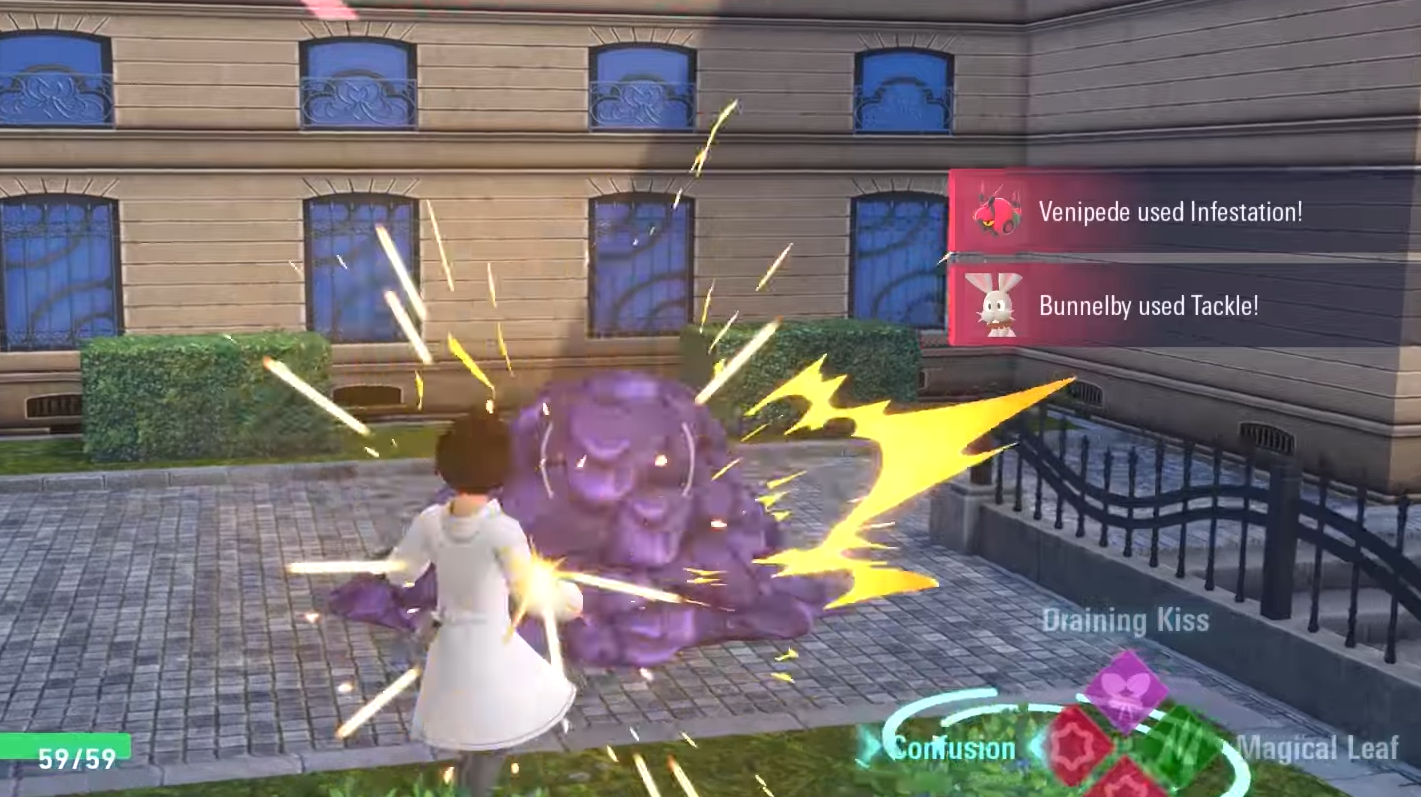Use the Confusion move icon
Screen dimensions: 1421x797
click(1078, 744)
